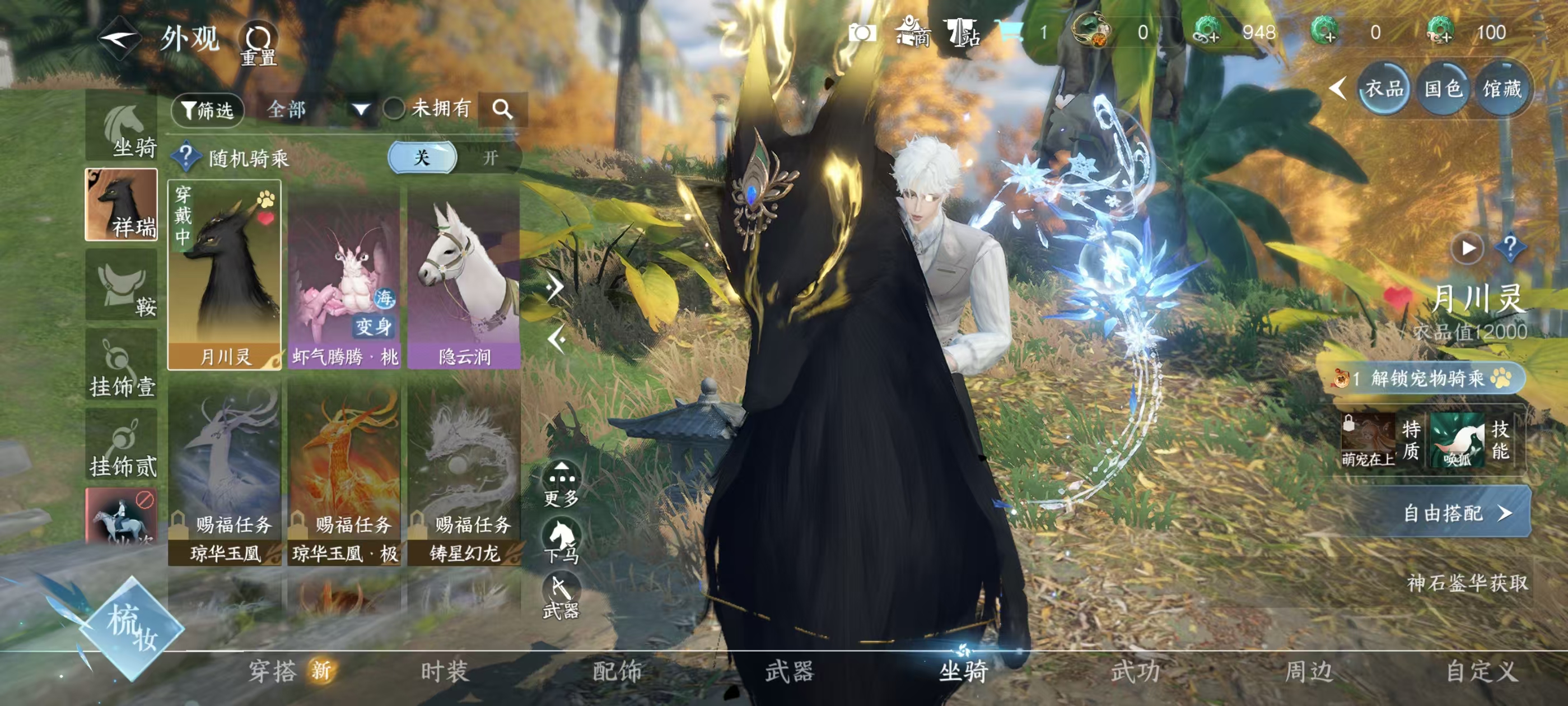Switch to the 鞍 saddle category

[x=122, y=286]
